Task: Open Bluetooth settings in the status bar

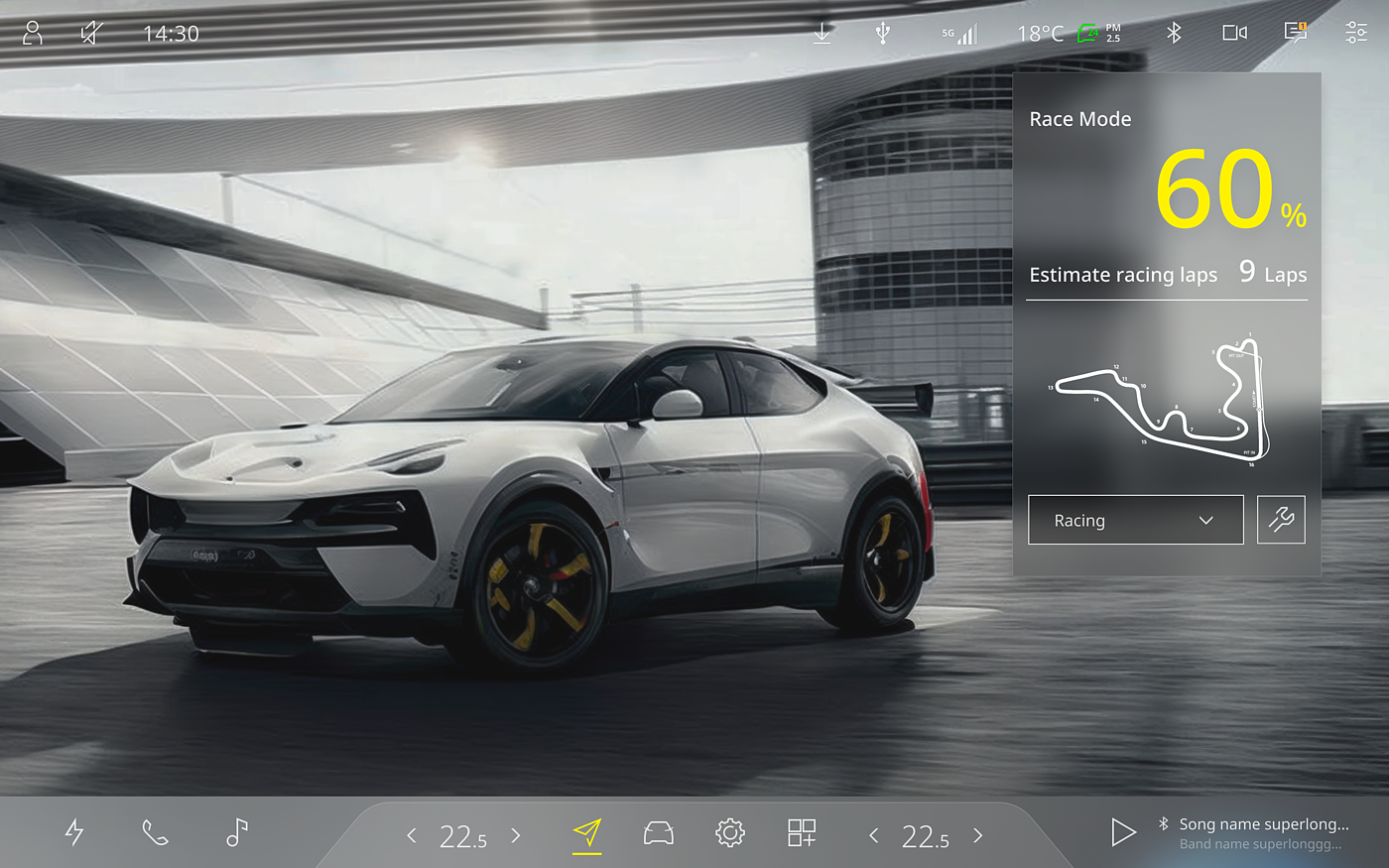Action: [1174, 34]
